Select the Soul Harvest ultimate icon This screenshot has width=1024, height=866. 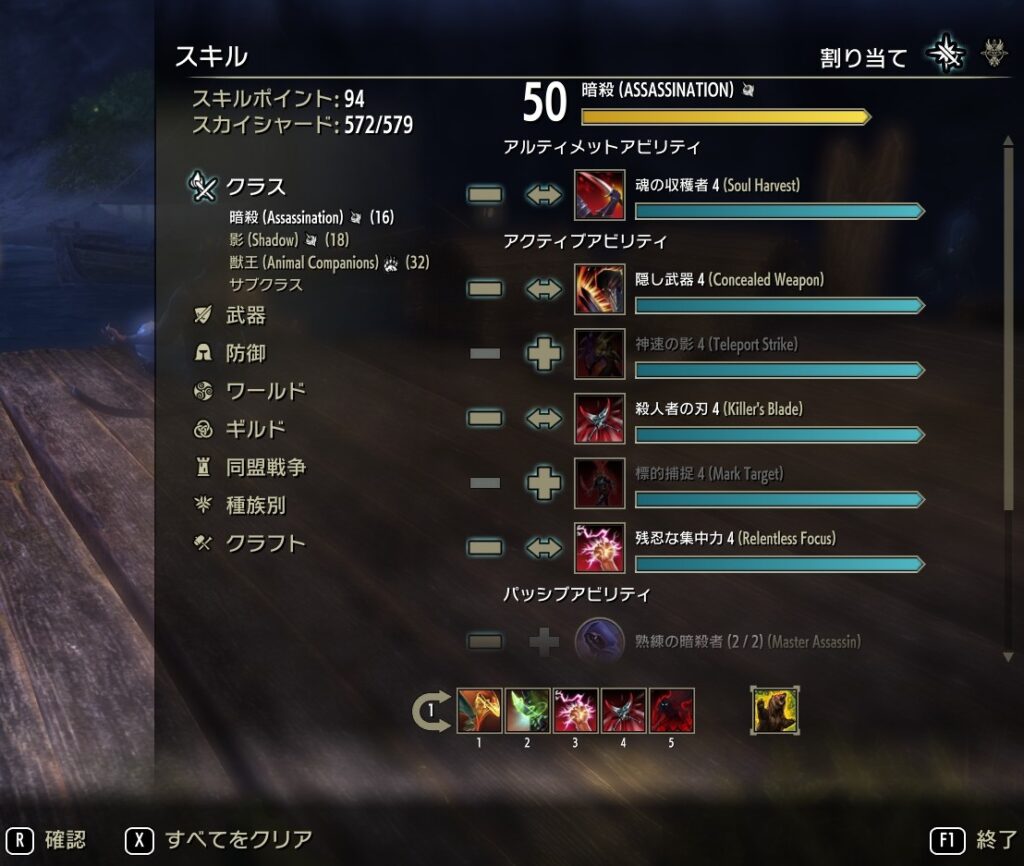pyautogui.click(x=600, y=195)
